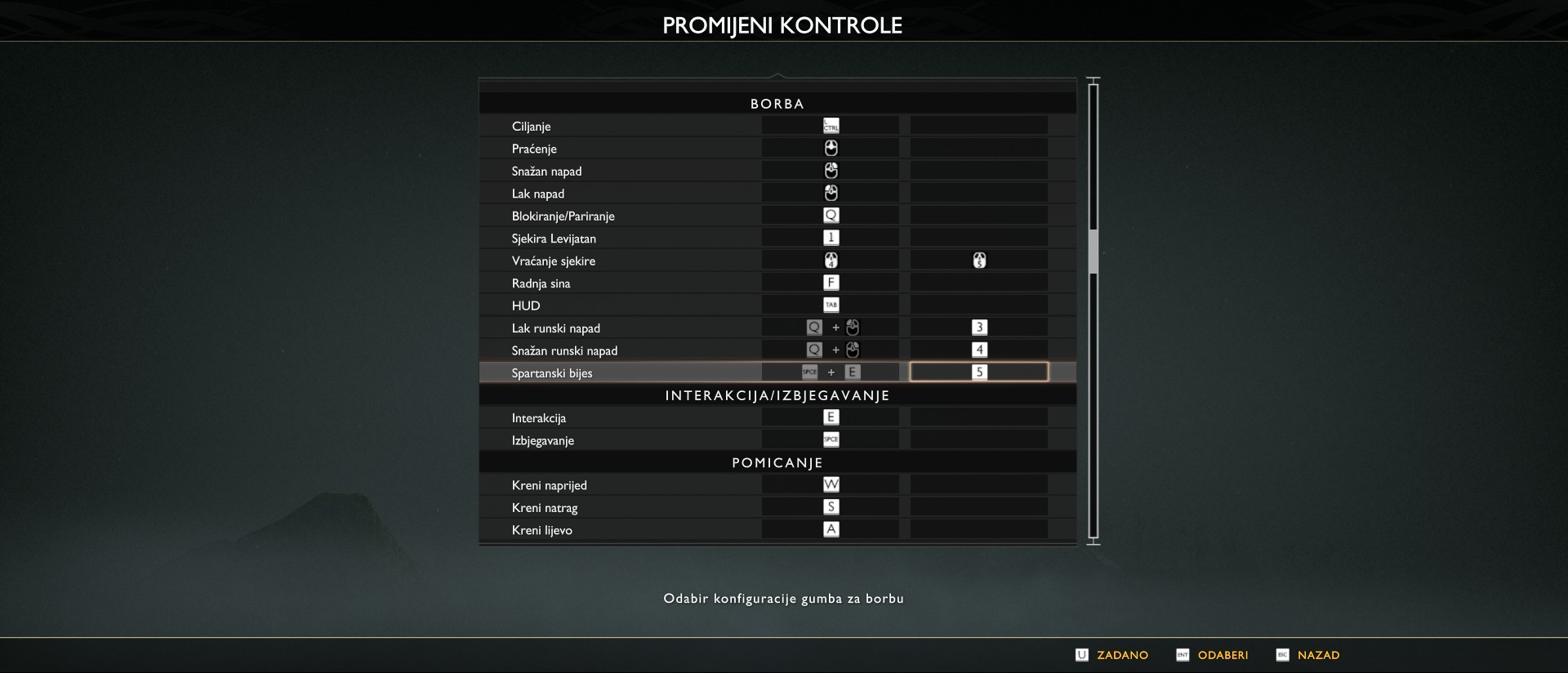Edit secondary key 3 for Lak runski napad

point(978,328)
